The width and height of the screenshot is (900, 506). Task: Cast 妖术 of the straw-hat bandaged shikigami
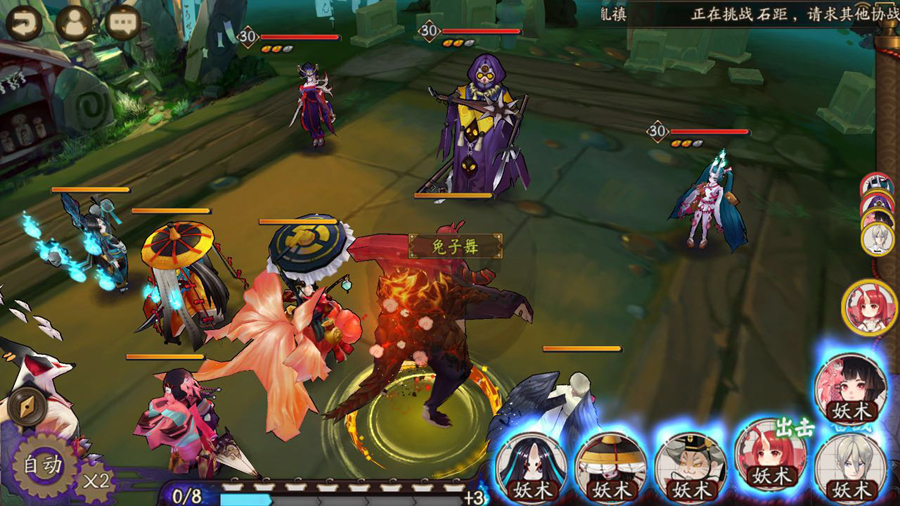(x=610, y=467)
